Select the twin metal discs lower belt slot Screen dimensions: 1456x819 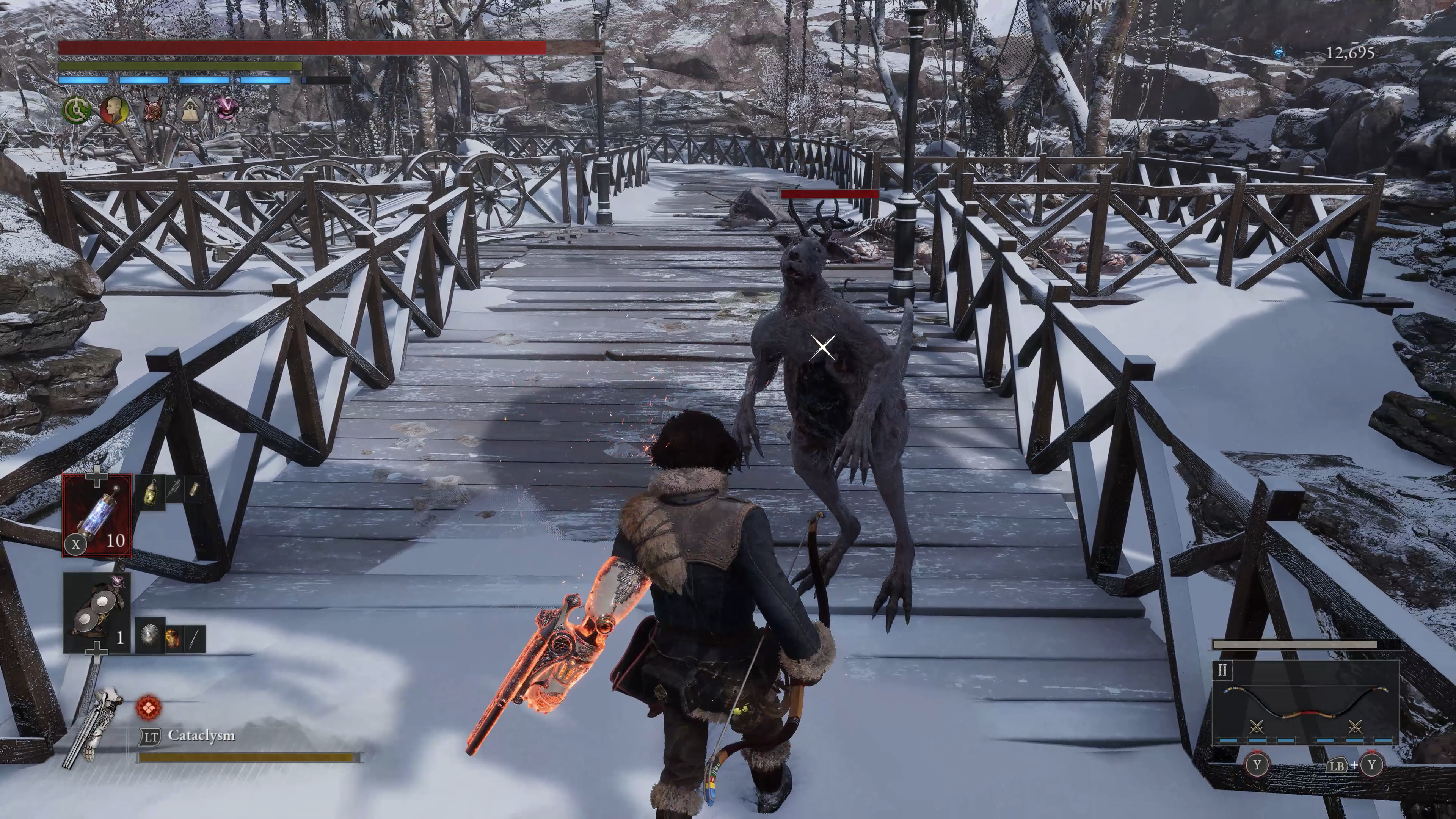click(97, 612)
